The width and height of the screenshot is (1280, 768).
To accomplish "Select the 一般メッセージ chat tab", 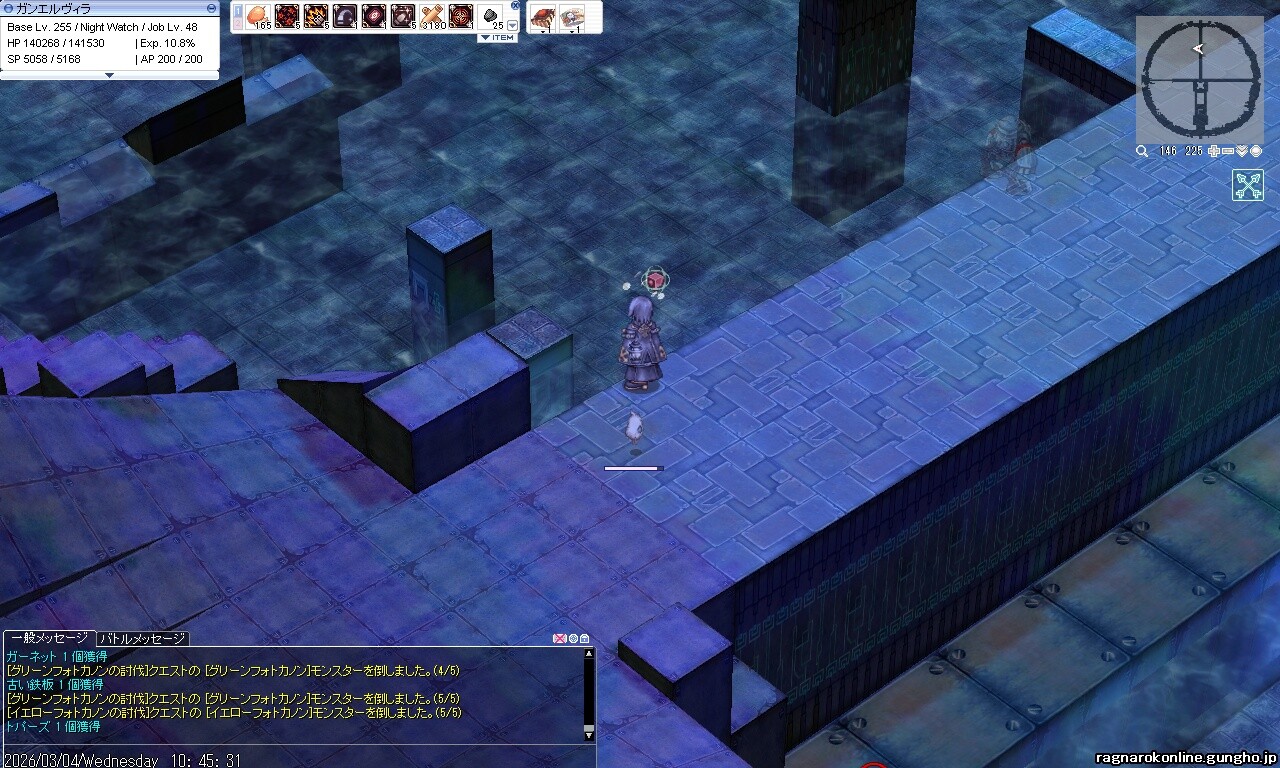I will click(x=49, y=638).
